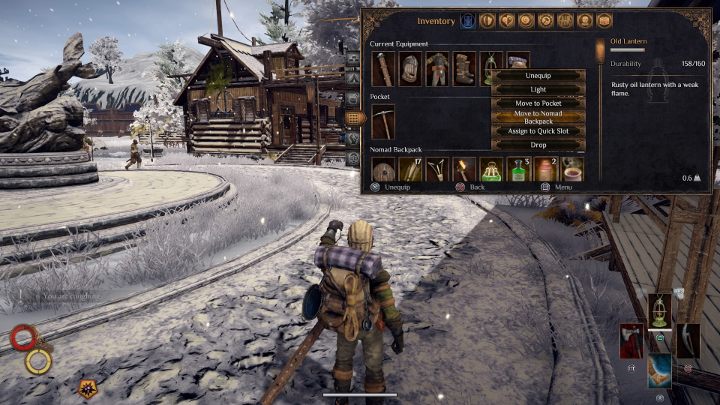The width and height of the screenshot is (720, 405).
Task: Drop the Old Lantern via the menu
Action: tap(538, 145)
